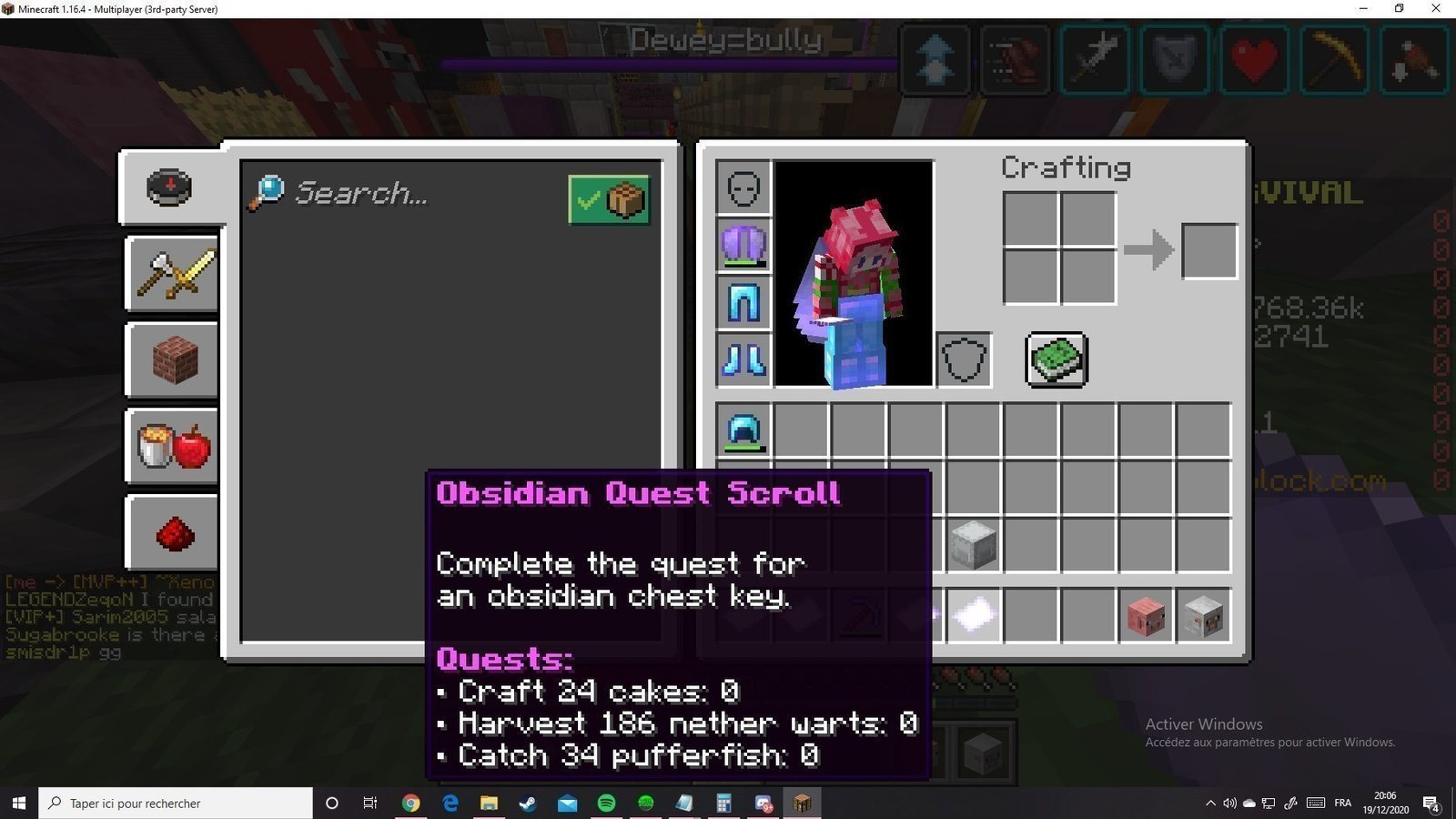
Task: Launch Spotify from the taskbar
Action: click(x=606, y=803)
